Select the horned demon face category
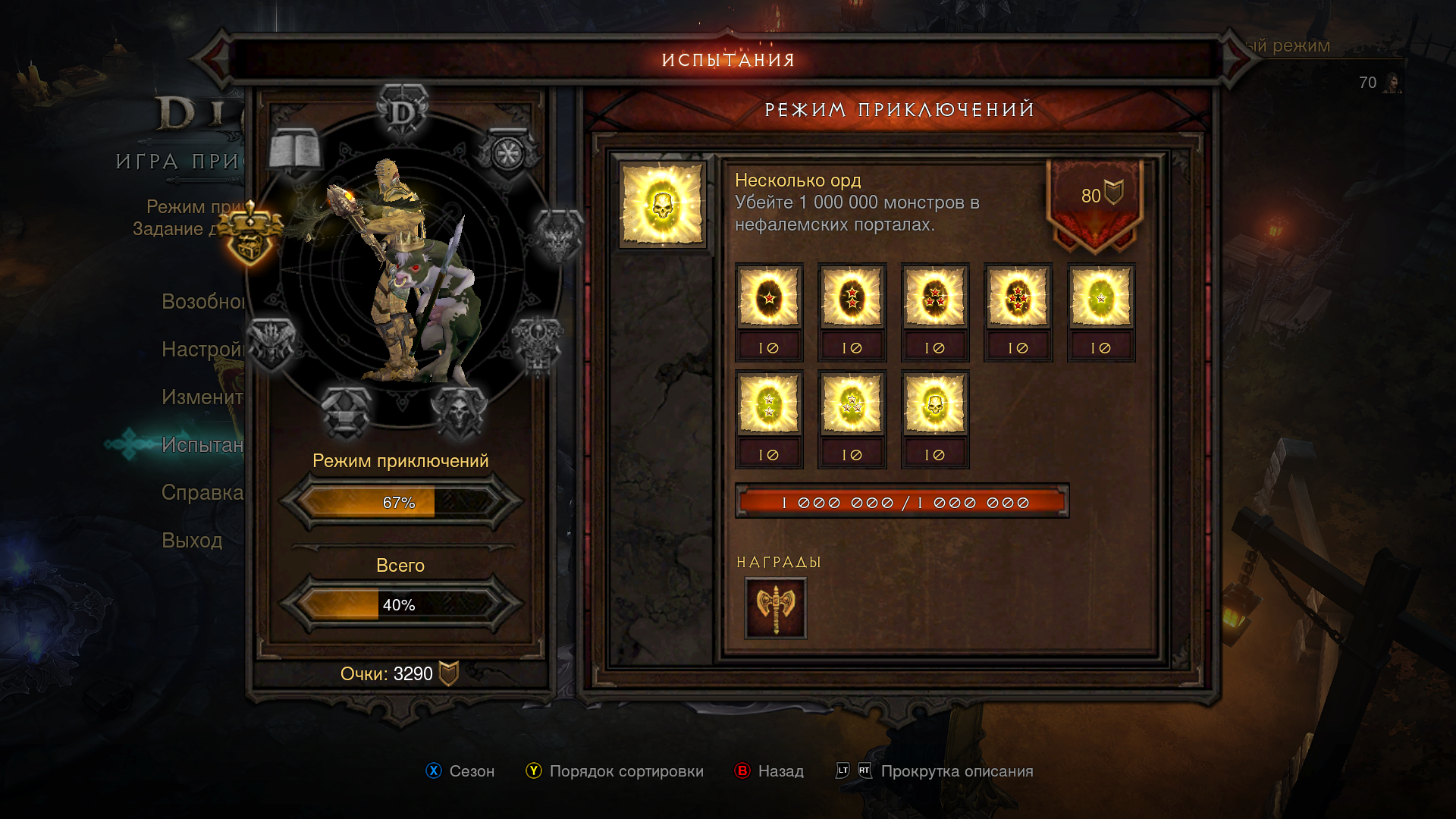Image resolution: width=1456 pixels, height=819 pixels. coord(558,235)
